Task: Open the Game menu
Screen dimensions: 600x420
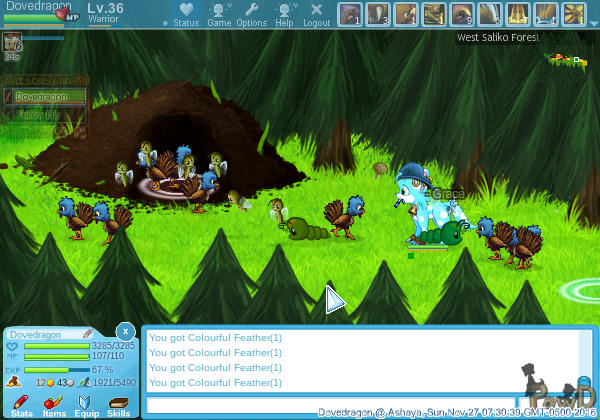Action: point(219,13)
